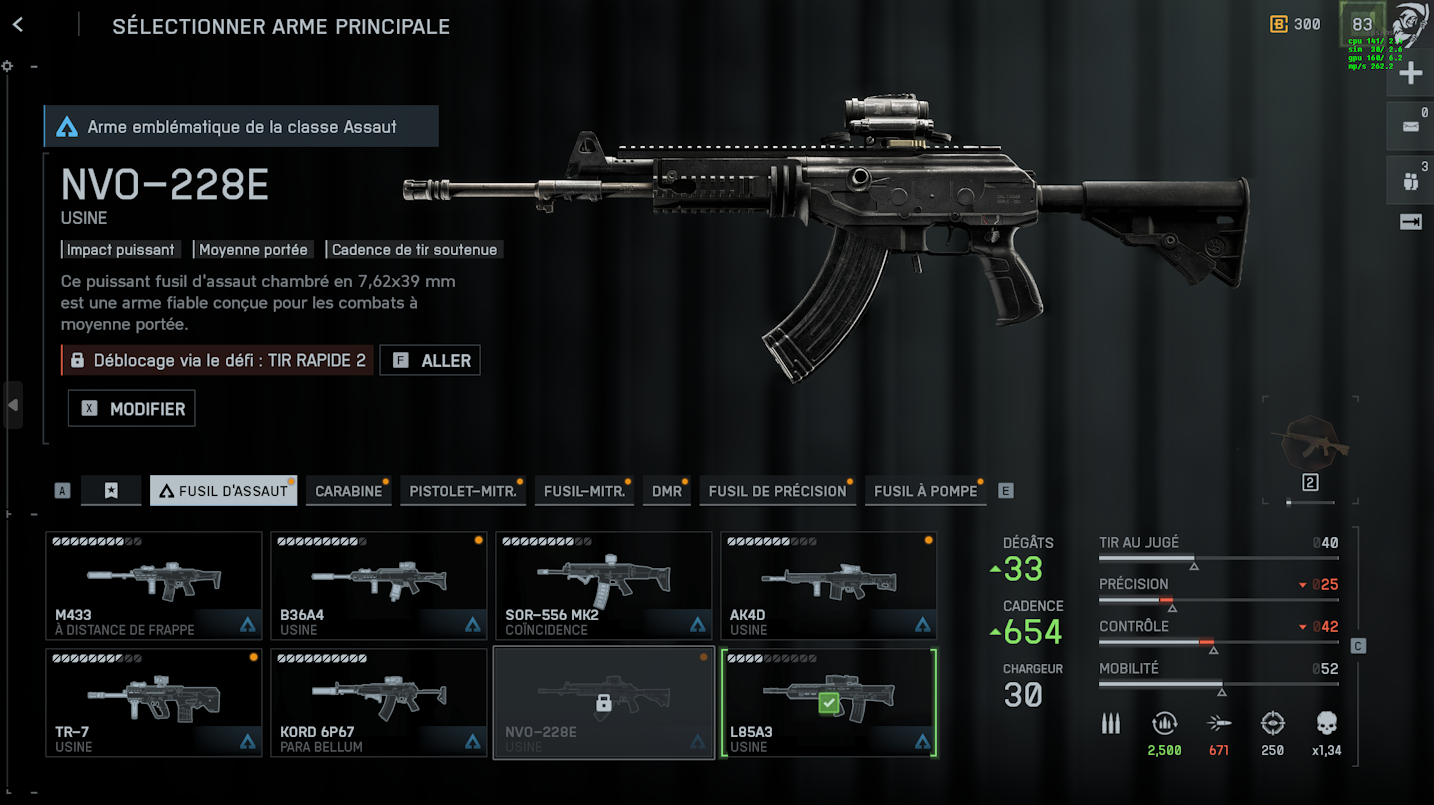1434x805 pixels.
Task: Show favorites with the star tab
Action: (x=111, y=491)
